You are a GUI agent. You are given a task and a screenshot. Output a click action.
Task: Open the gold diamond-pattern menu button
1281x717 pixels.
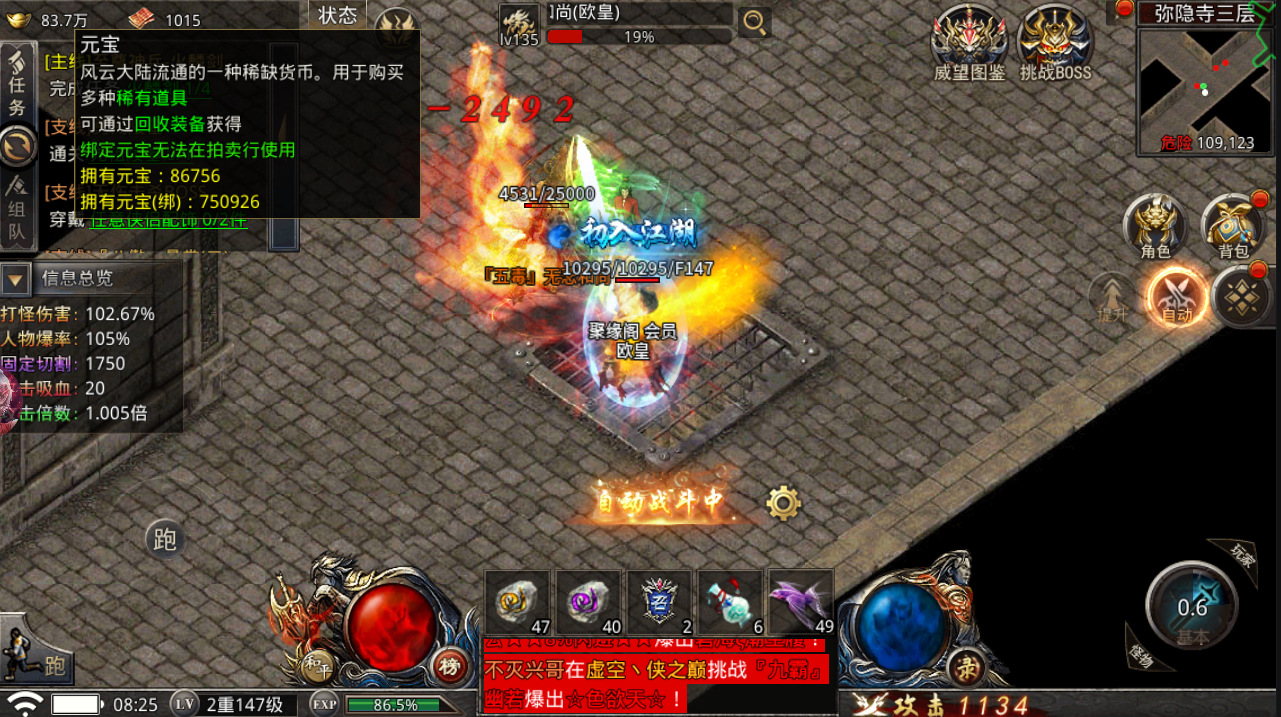point(1243,297)
